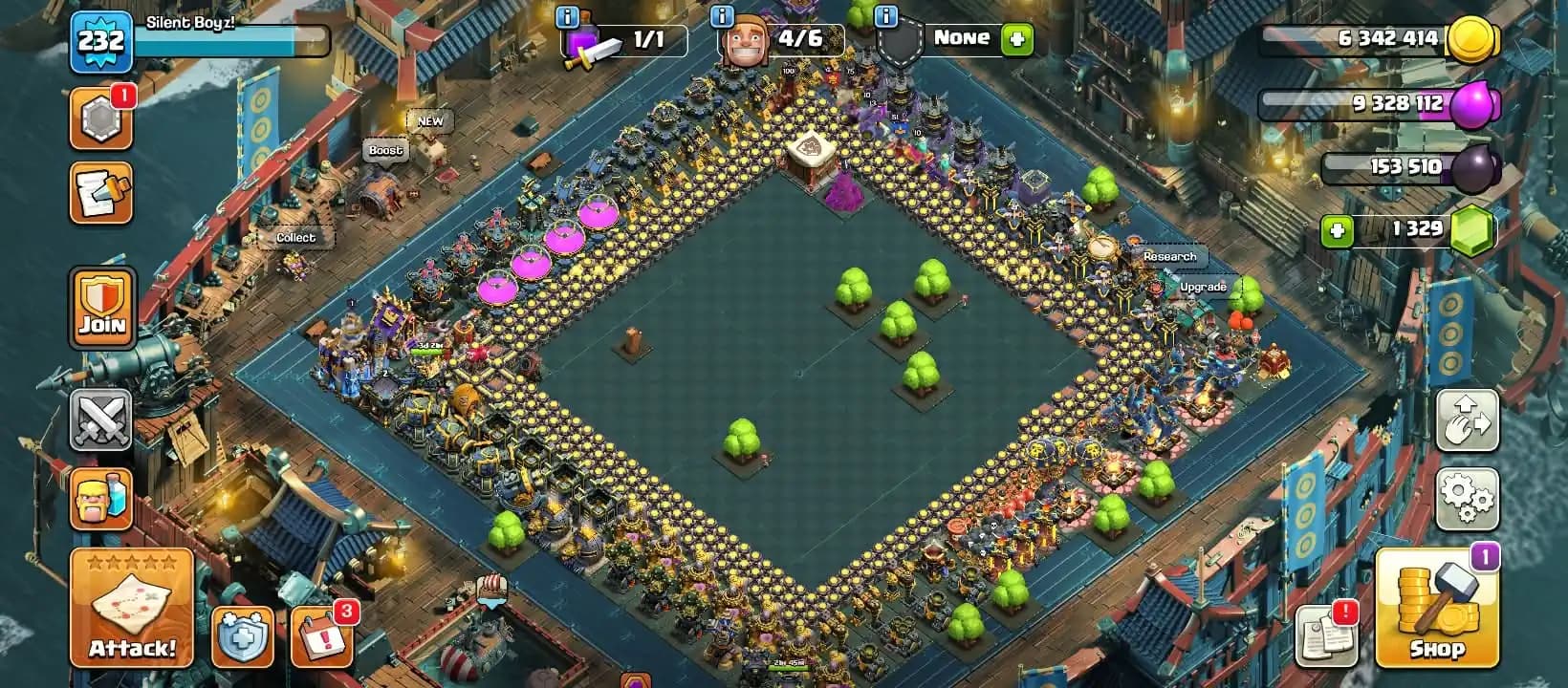Tap the Collect label on the boat
1568x688 pixels.
[x=295, y=236]
